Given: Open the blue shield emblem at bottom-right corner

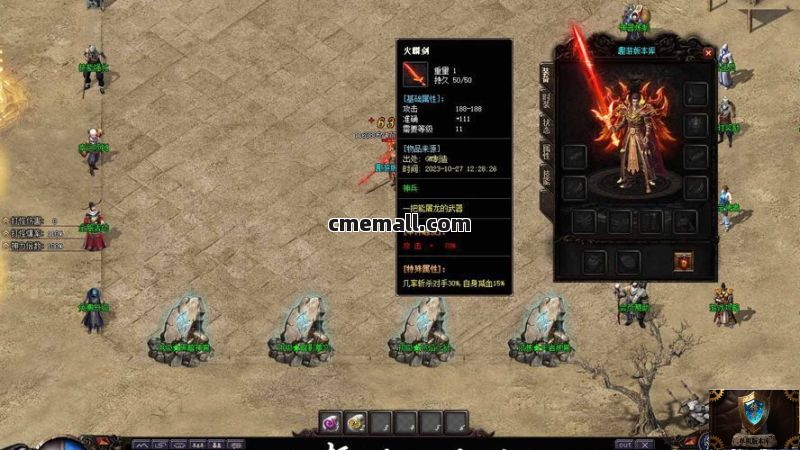Looking at the screenshot, I should click(754, 415).
